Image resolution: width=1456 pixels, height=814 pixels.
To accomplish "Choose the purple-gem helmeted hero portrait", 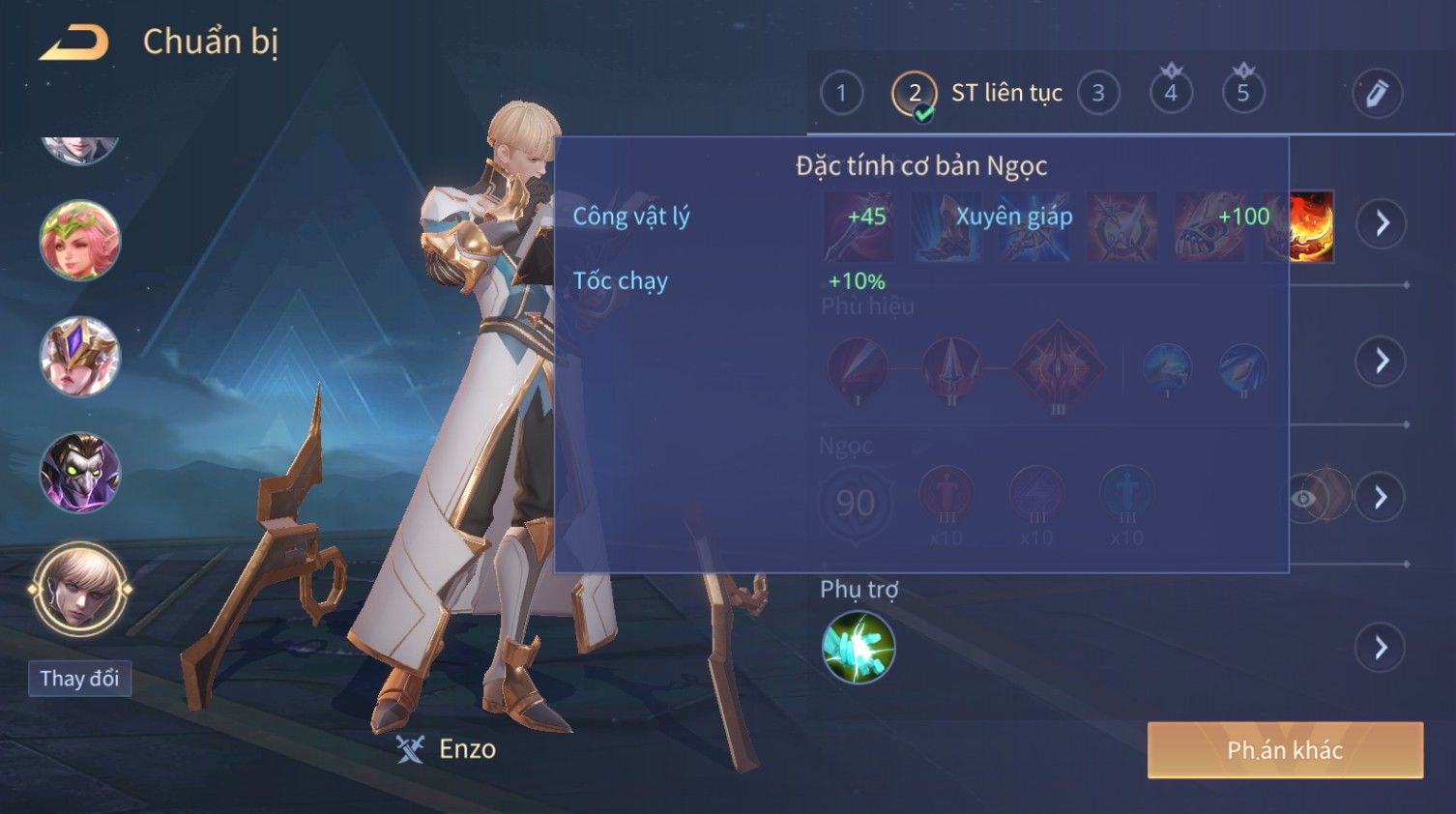I will (x=80, y=356).
